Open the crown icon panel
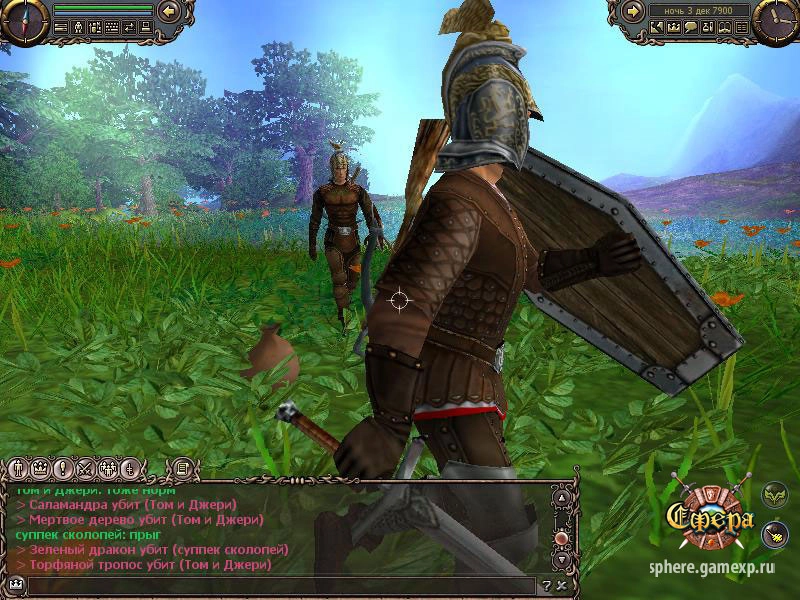The image size is (800, 600). click(676, 28)
